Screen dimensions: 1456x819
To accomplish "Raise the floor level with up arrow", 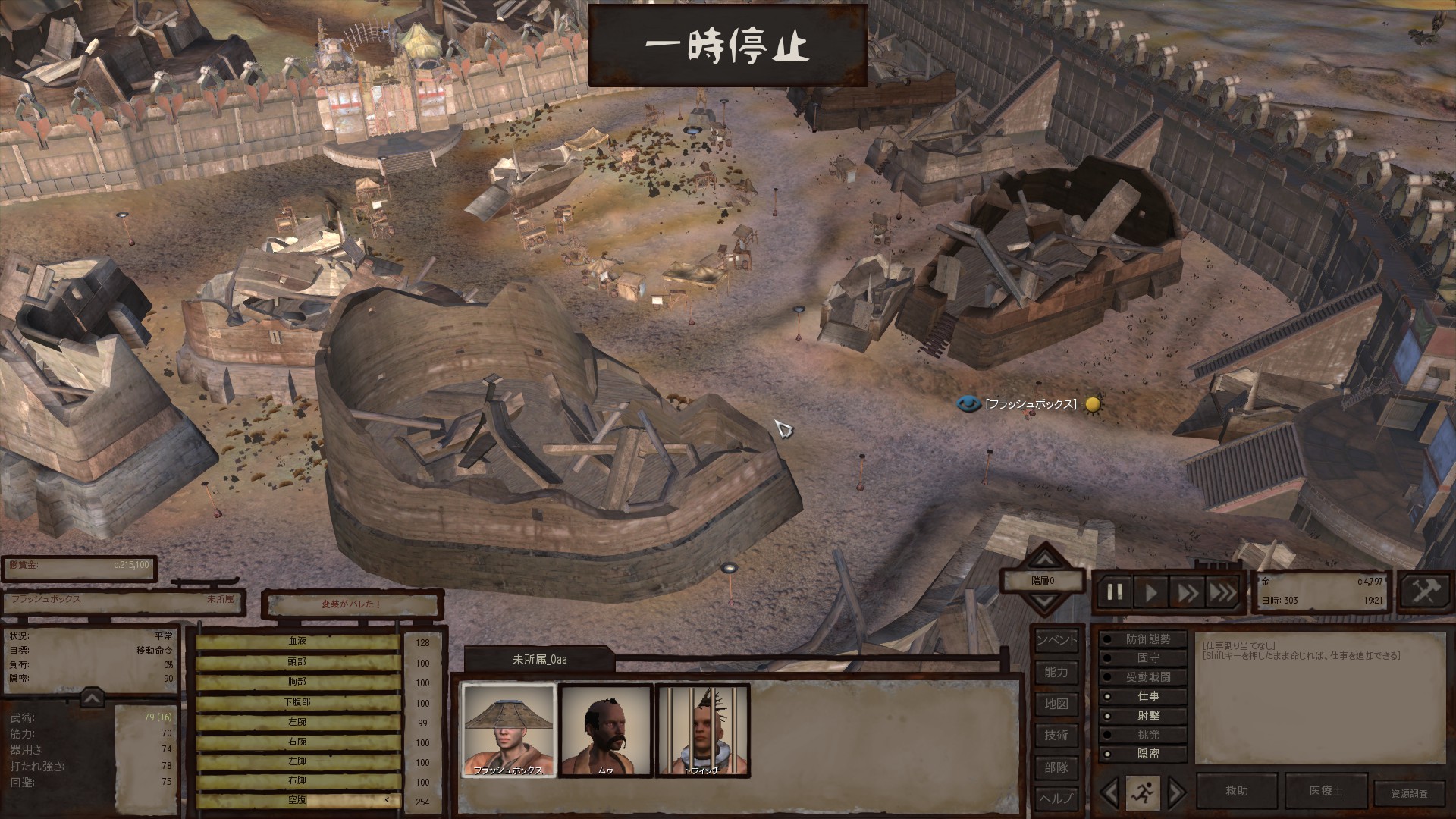I will tap(1045, 560).
